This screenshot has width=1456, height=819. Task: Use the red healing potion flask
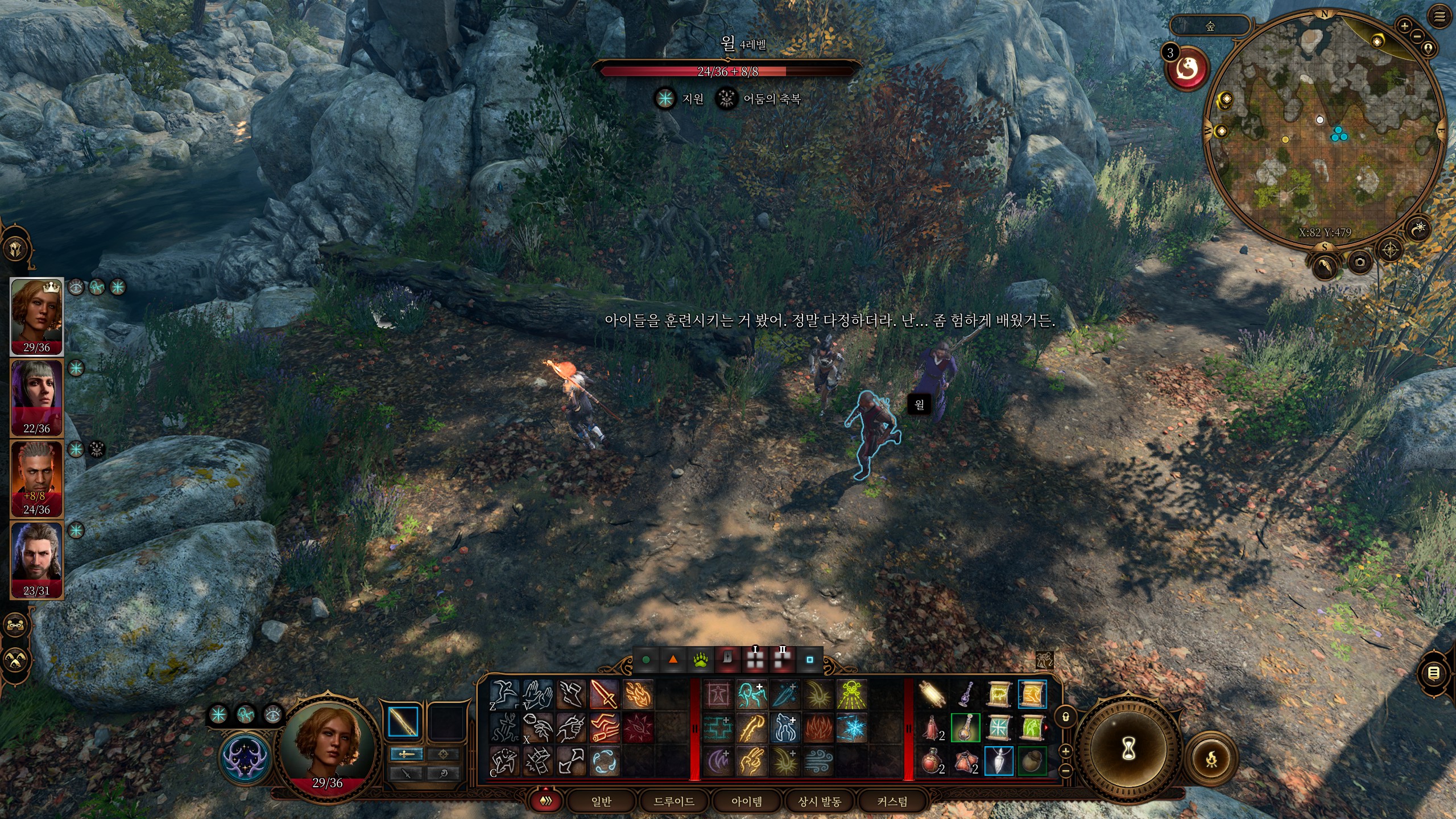[931, 761]
